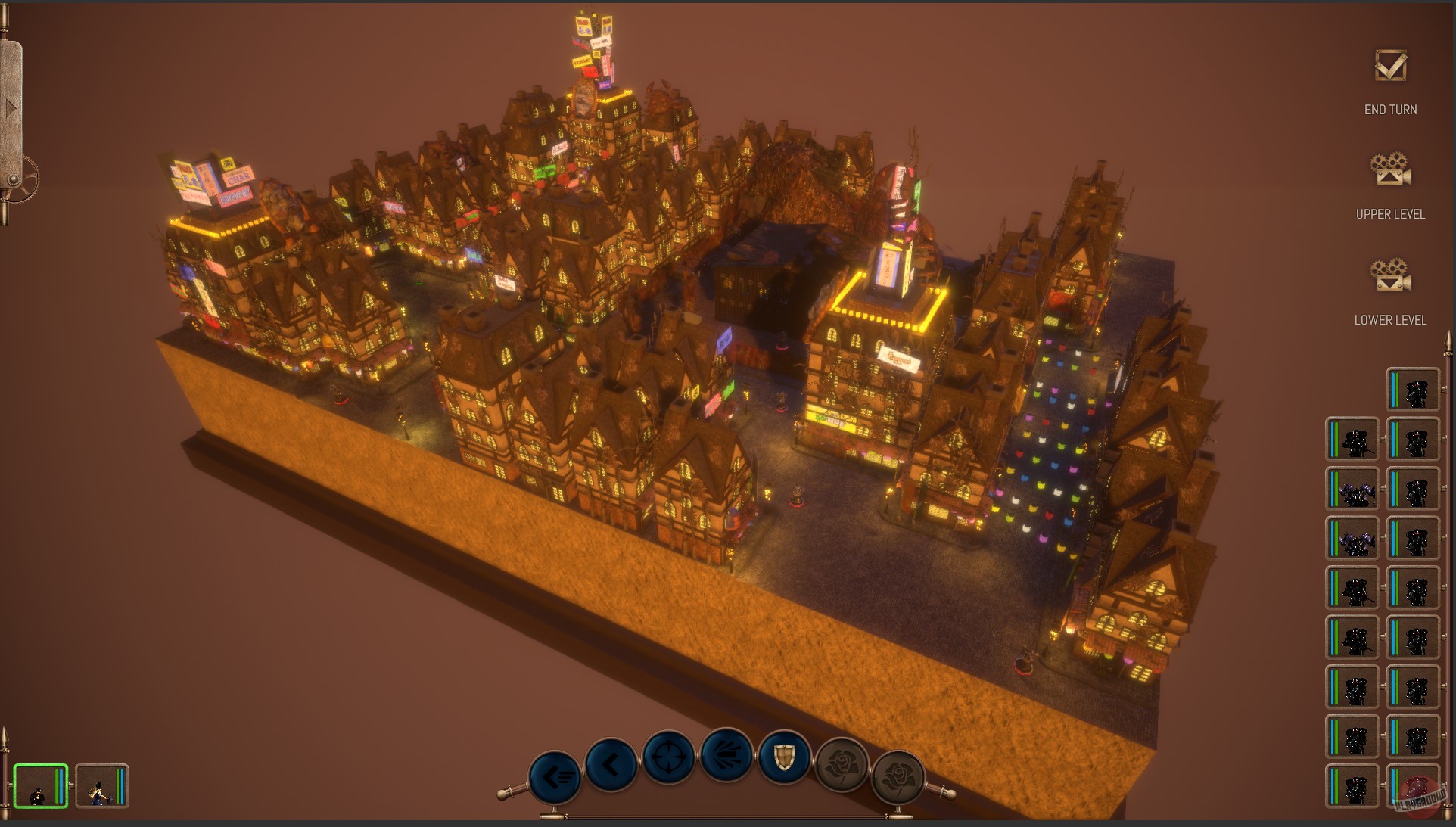Click the triangle arrow on the left lever panel

10,107
